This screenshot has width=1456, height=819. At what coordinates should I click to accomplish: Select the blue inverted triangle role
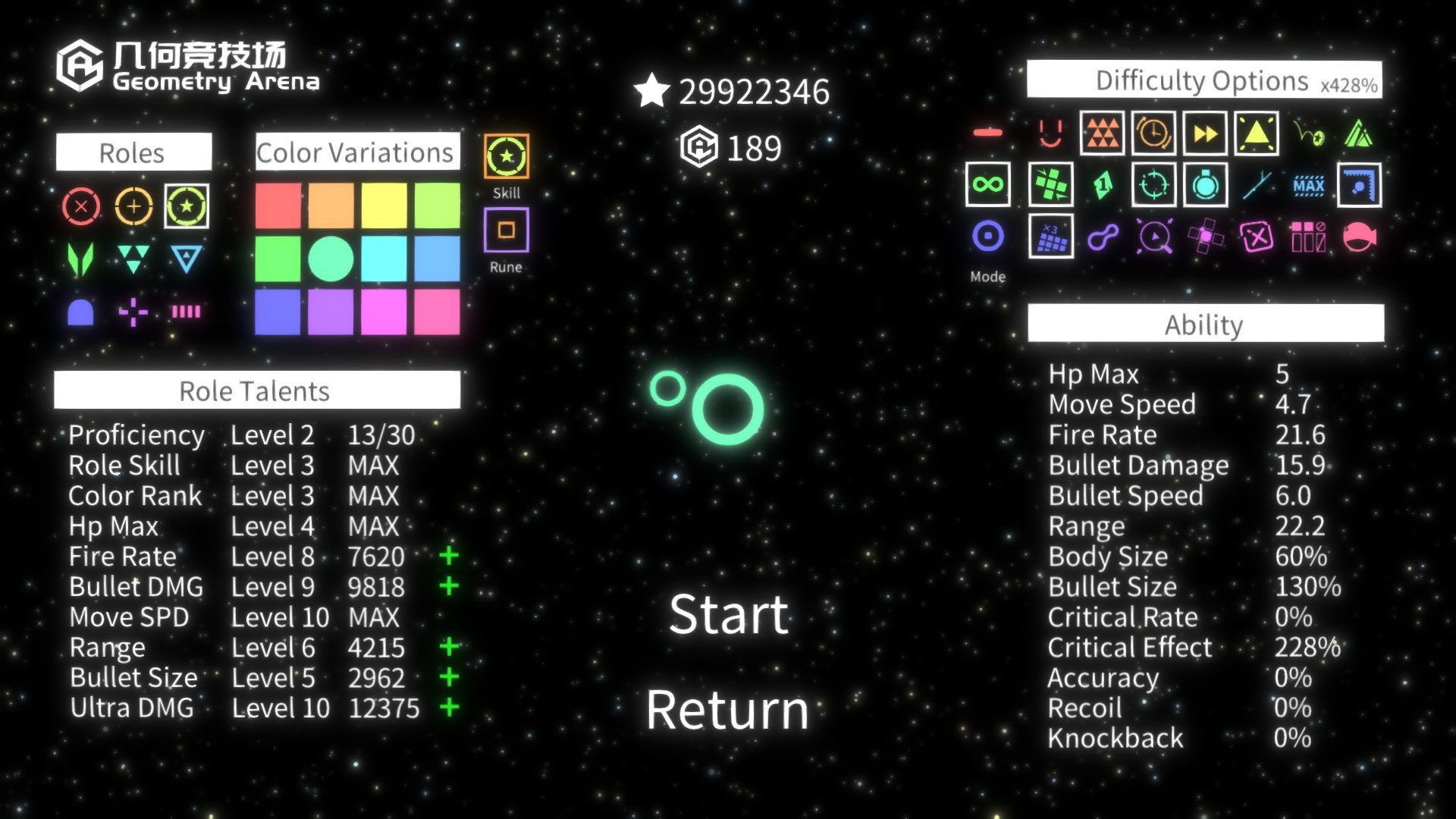tap(187, 258)
